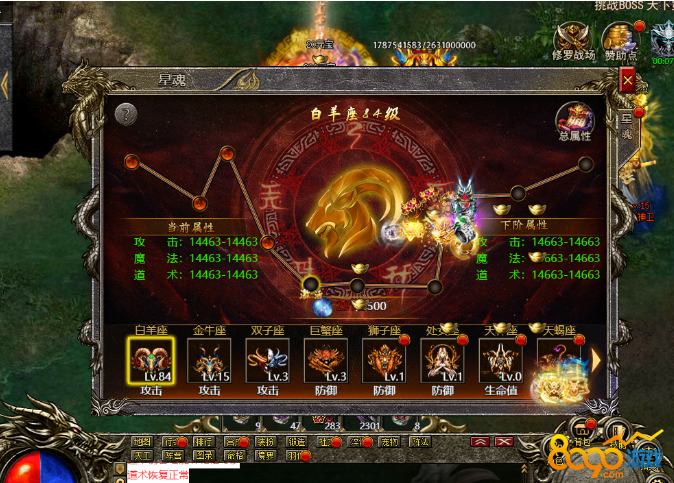Open the 总属性 total attributes scroll
Image resolution: width=674 pixels, height=483 pixels.
pyautogui.click(x=574, y=120)
